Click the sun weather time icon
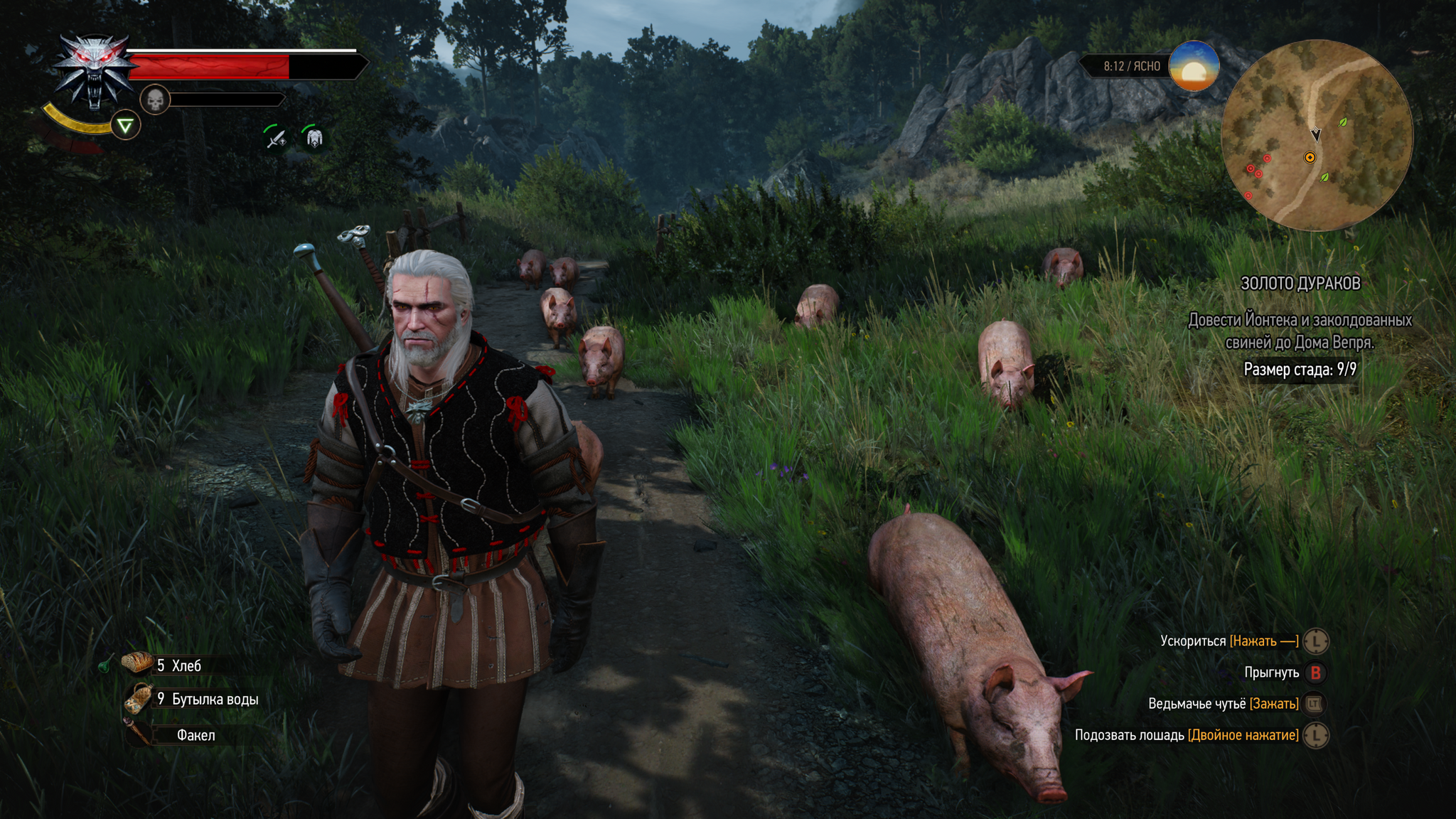The height and width of the screenshot is (819, 1456). click(1194, 66)
